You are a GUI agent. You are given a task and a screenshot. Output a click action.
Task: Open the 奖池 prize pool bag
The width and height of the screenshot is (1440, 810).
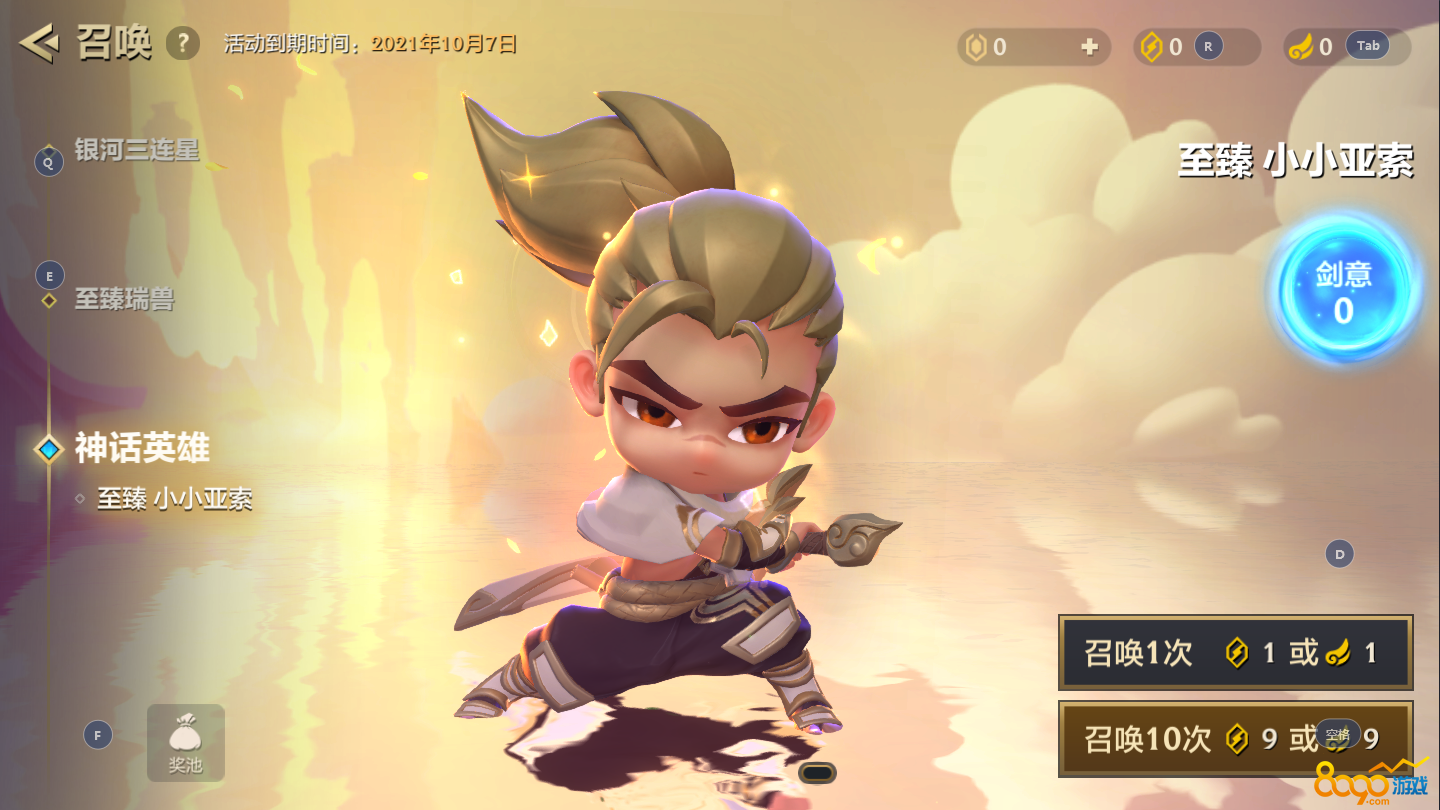tap(185, 743)
